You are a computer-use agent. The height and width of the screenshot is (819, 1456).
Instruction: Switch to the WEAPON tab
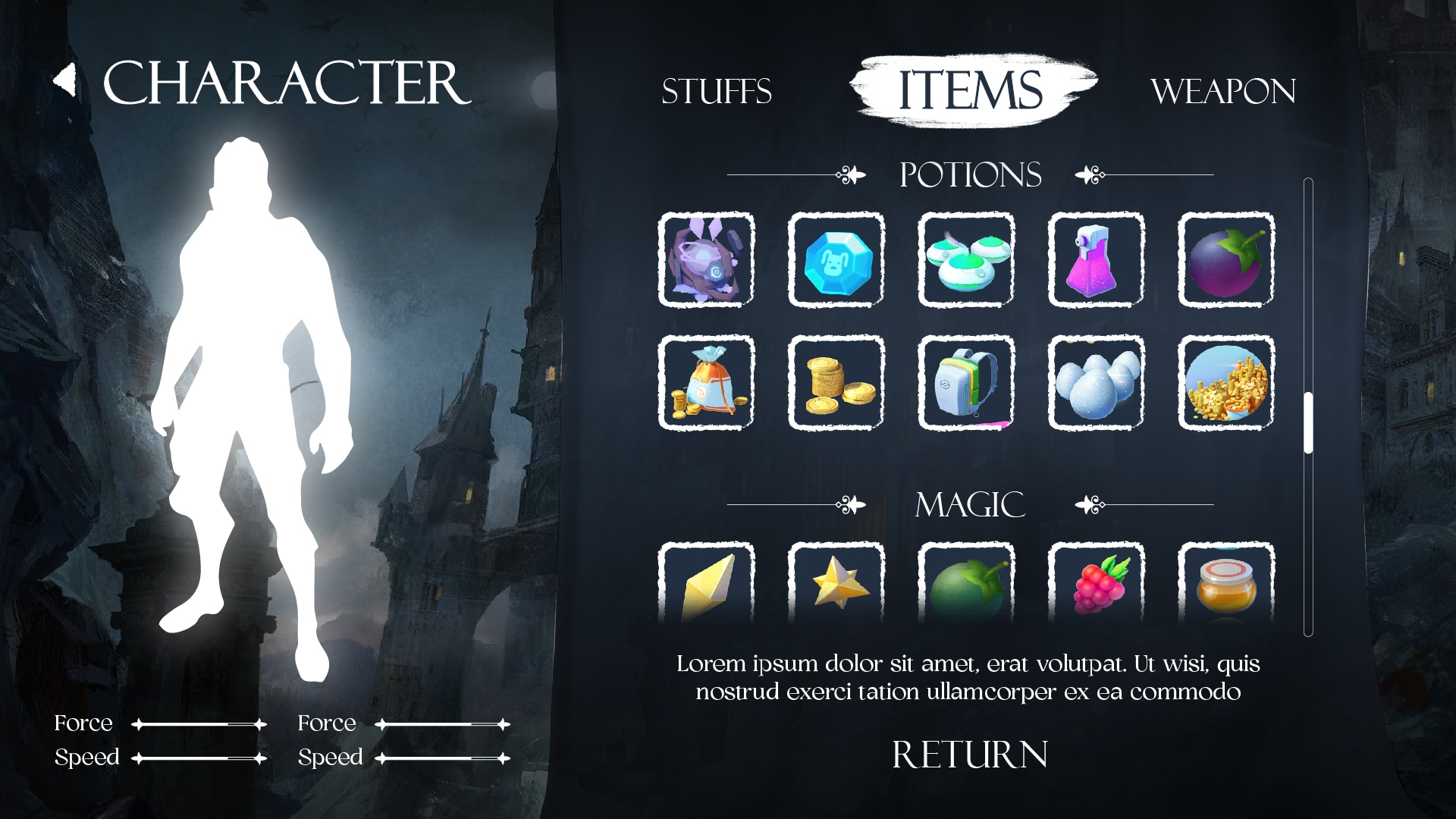click(x=1222, y=91)
